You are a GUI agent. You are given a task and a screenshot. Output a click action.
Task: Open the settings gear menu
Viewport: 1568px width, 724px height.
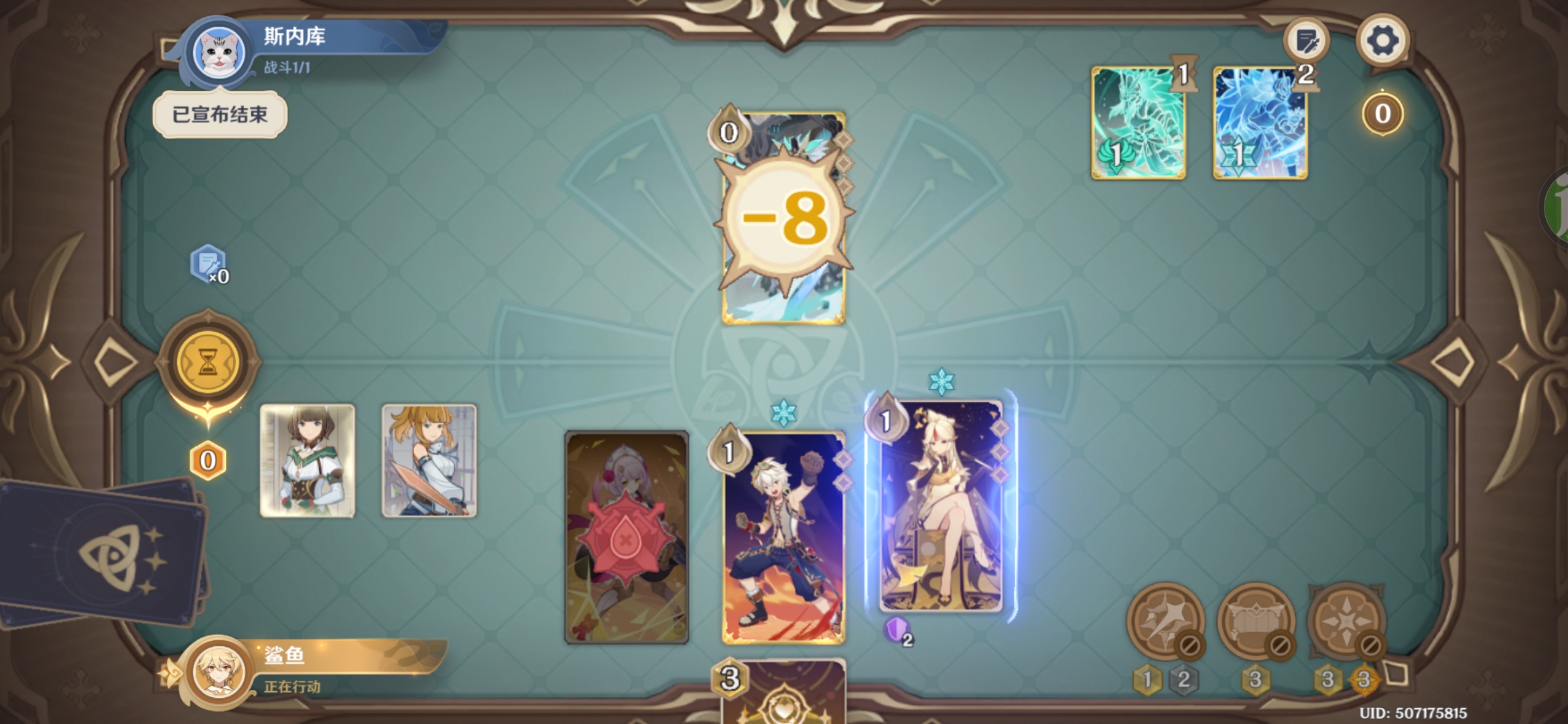coord(1382,40)
